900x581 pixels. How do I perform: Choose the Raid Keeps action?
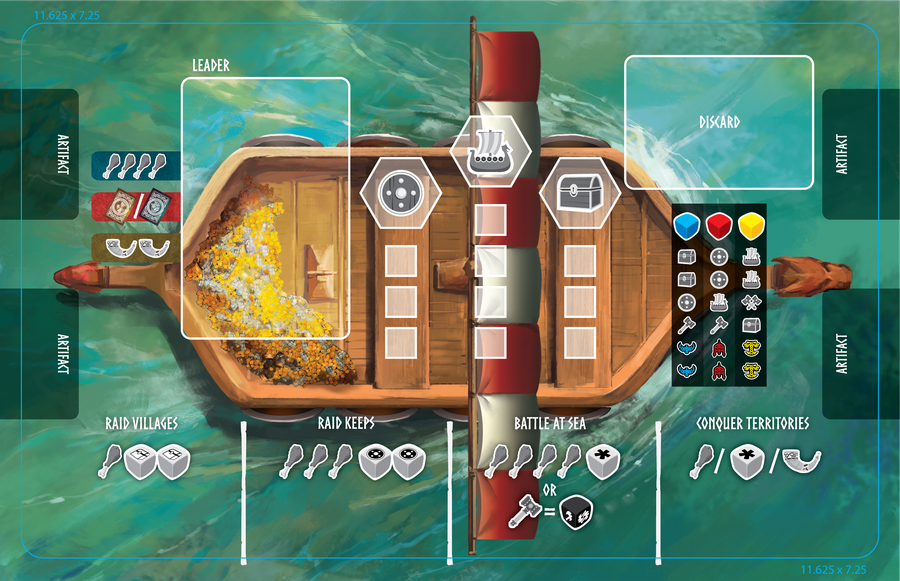click(348, 423)
